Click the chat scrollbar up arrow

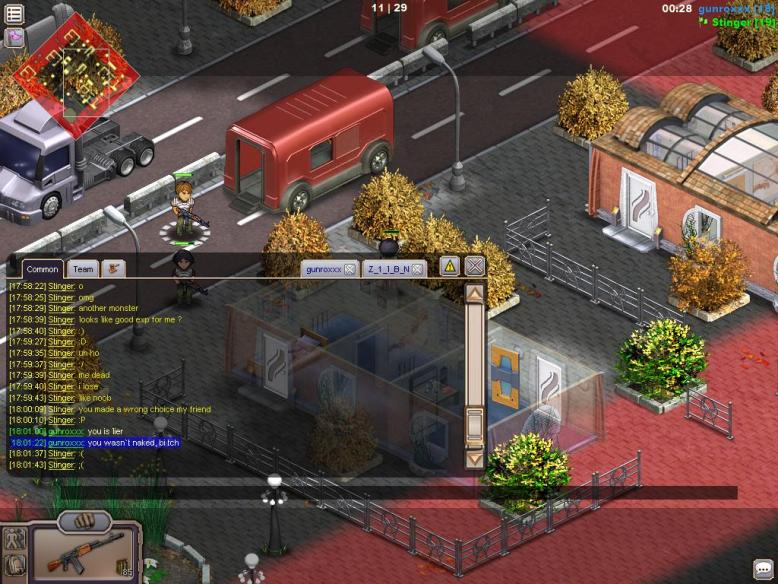474,294
